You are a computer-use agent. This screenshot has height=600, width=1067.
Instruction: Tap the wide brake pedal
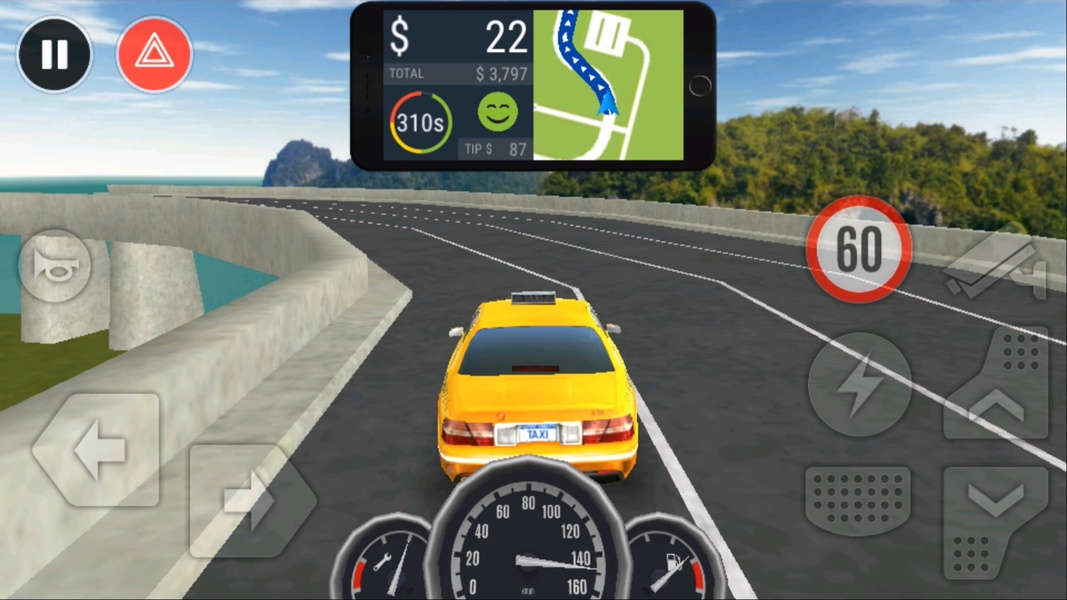click(x=857, y=500)
